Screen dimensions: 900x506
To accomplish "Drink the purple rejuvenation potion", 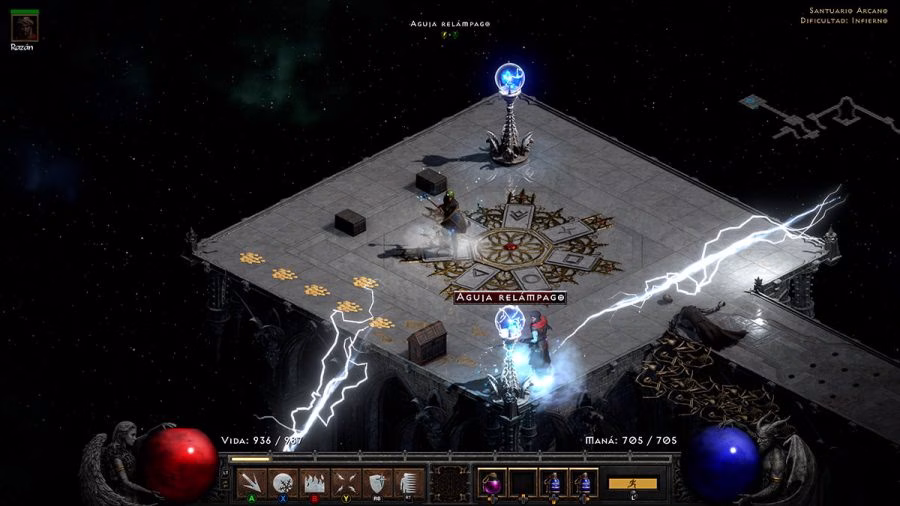I will click(x=492, y=484).
